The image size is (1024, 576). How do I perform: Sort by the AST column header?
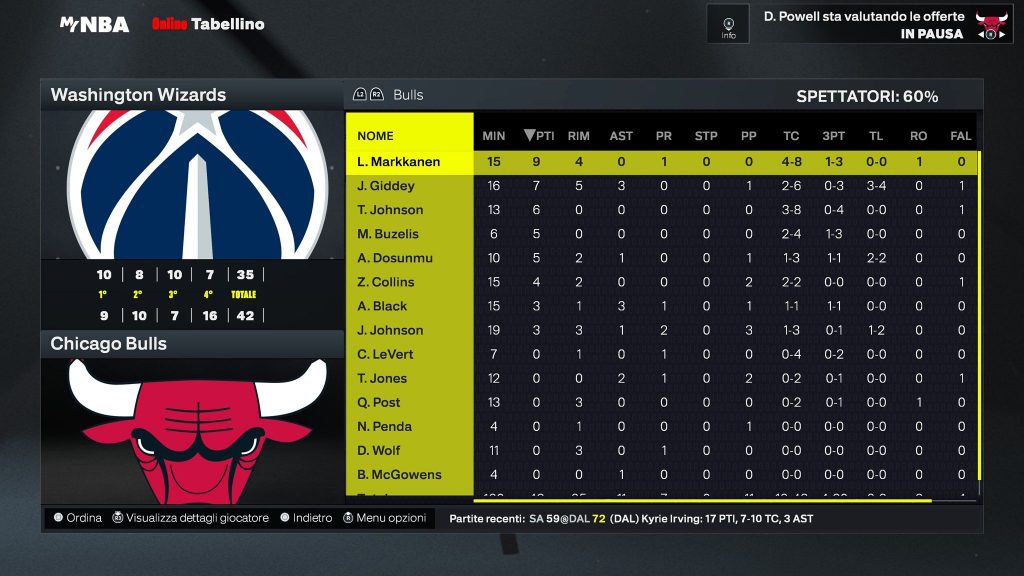coord(621,136)
